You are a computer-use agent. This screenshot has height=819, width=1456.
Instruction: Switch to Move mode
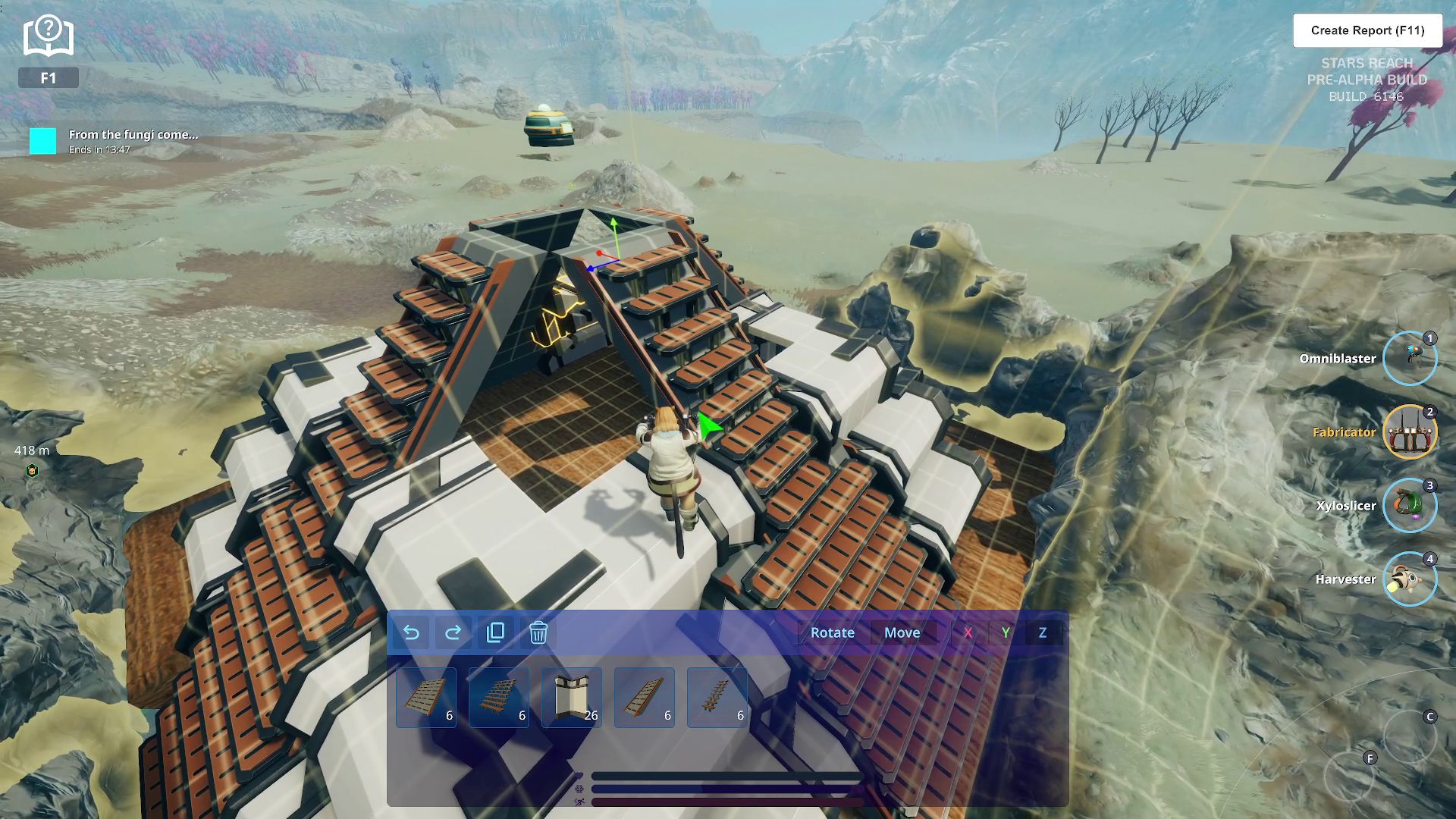902,632
